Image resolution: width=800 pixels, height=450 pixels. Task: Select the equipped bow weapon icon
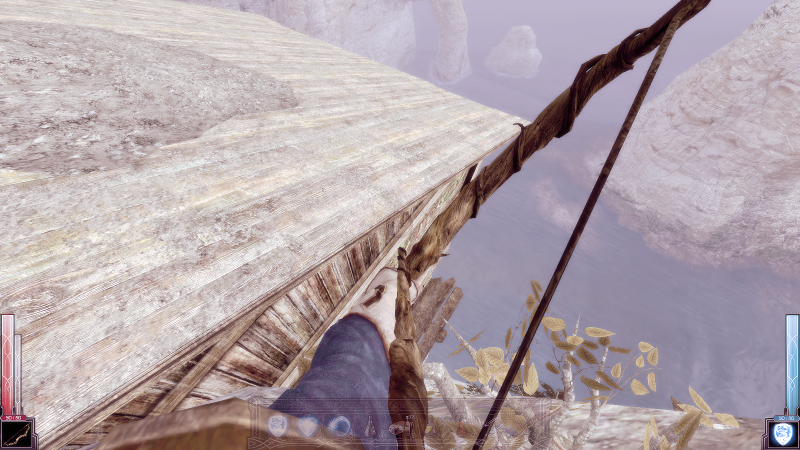18,433
